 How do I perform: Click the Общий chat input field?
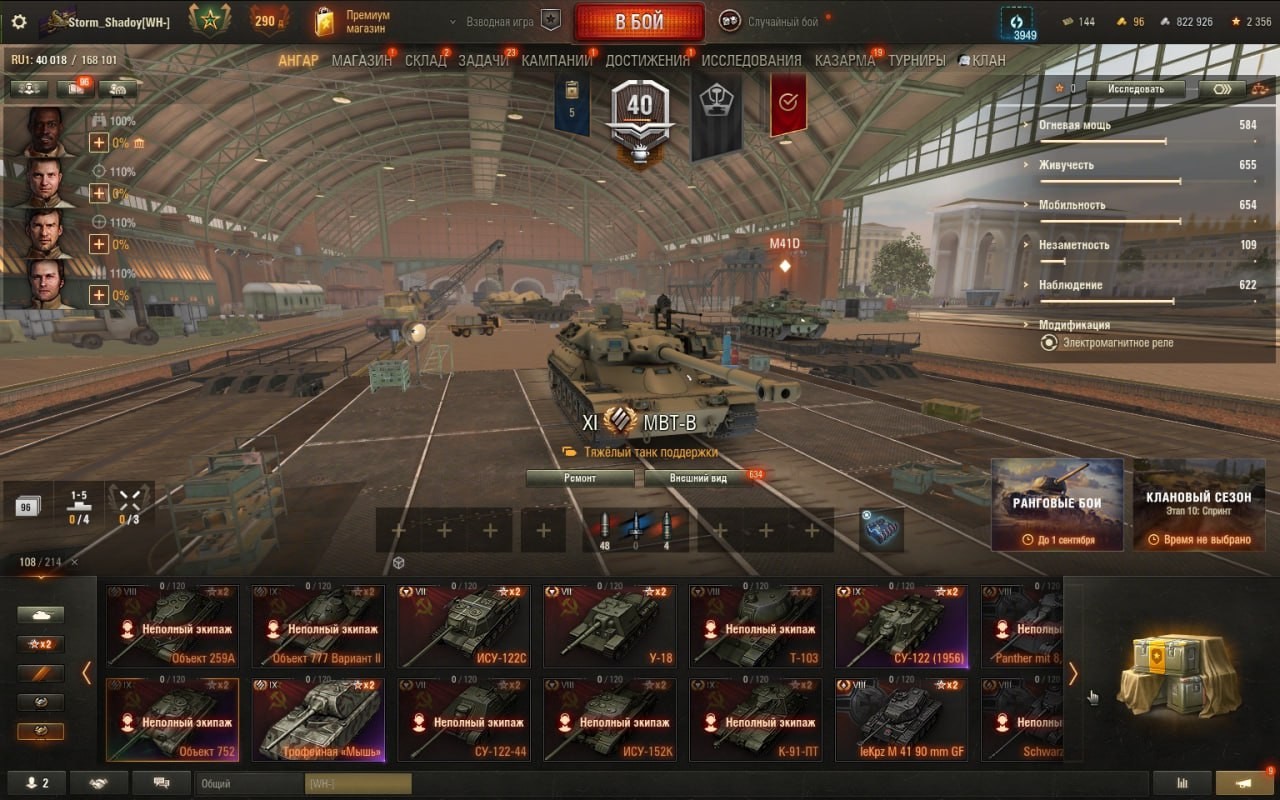(x=250, y=784)
